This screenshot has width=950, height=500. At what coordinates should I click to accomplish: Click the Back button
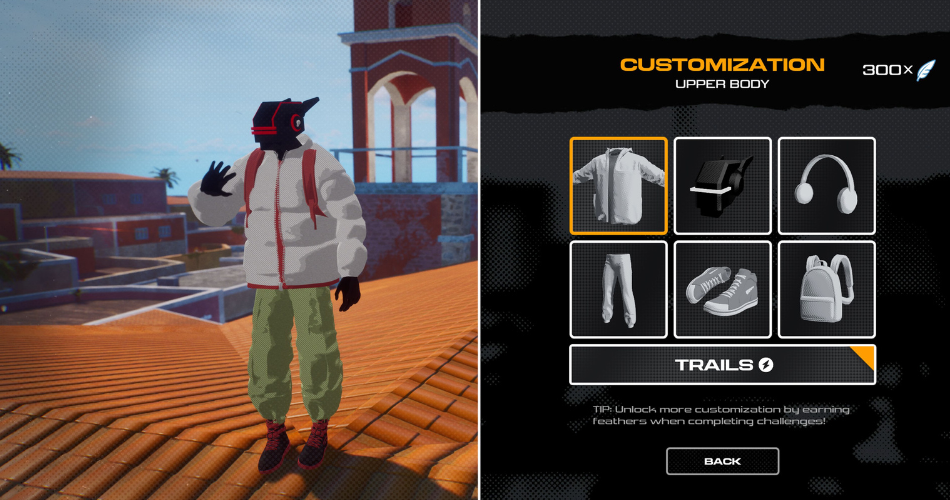[x=722, y=461]
